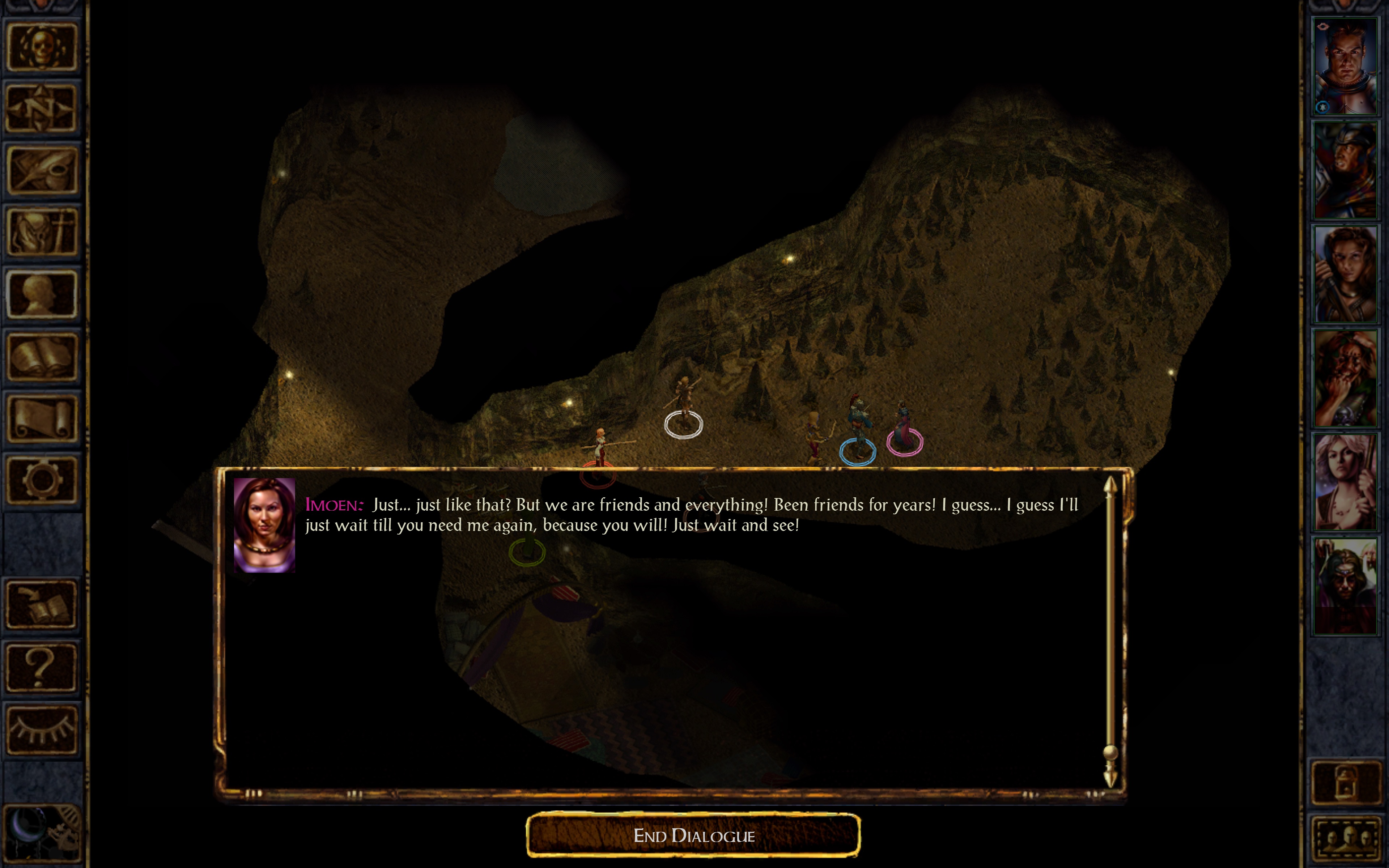Open the inventory screen icon
The image size is (1389, 868).
[x=41, y=232]
